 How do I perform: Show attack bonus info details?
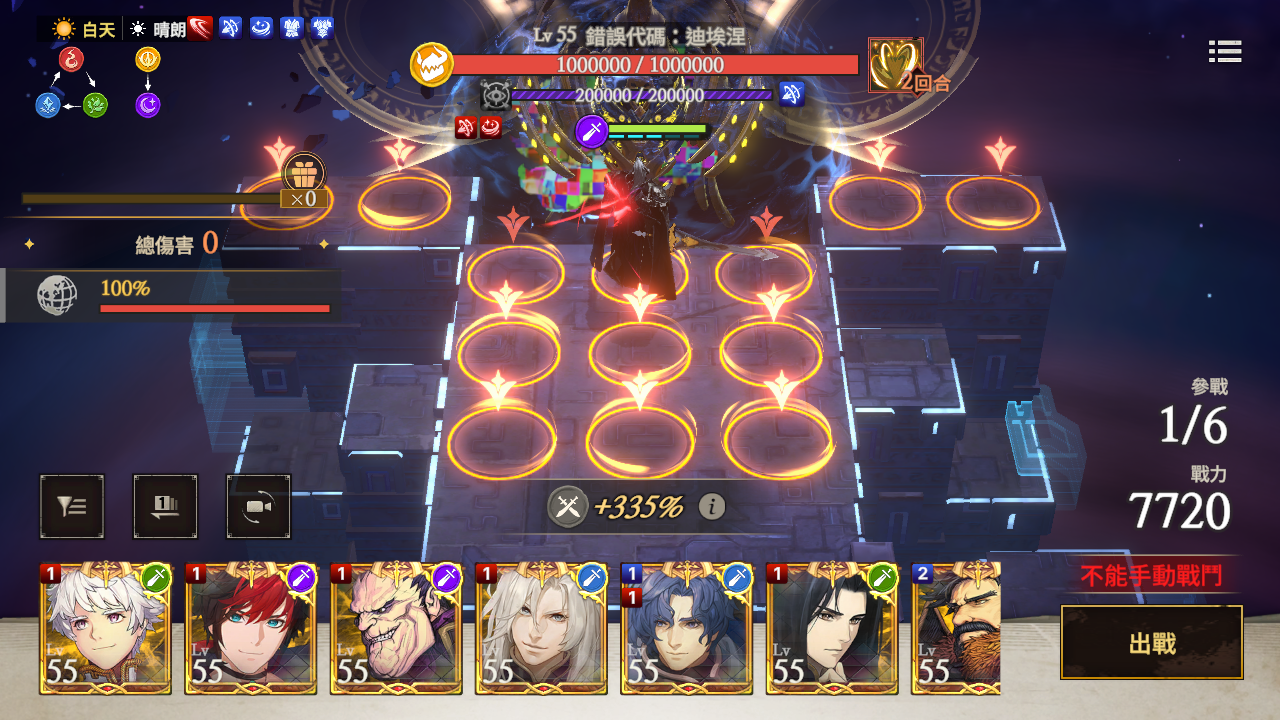(711, 507)
